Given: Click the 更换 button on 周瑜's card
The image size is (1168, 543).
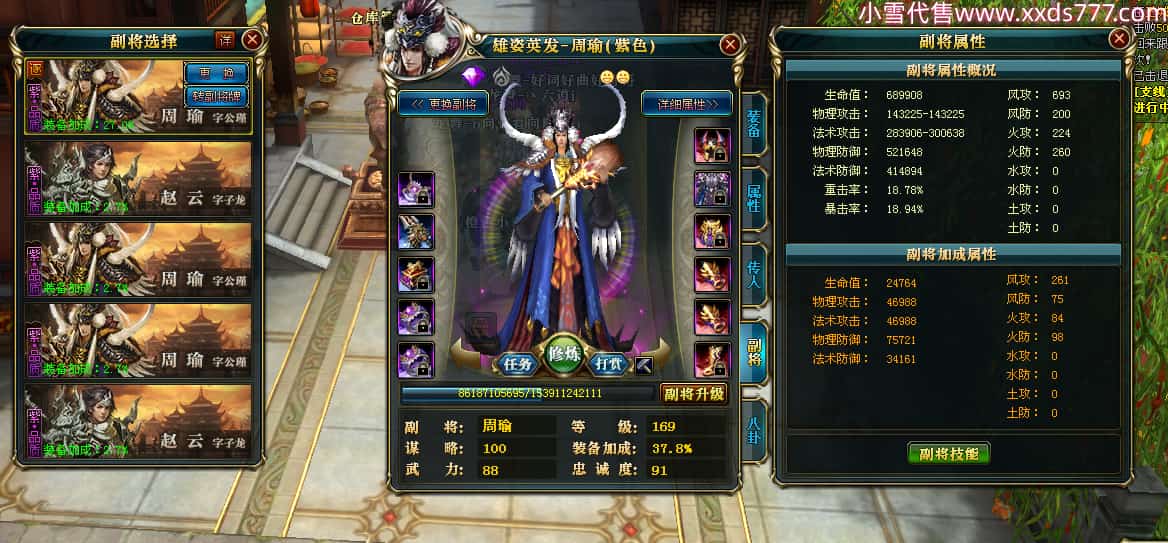Looking at the screenshot, I should (x=216, y=74).
